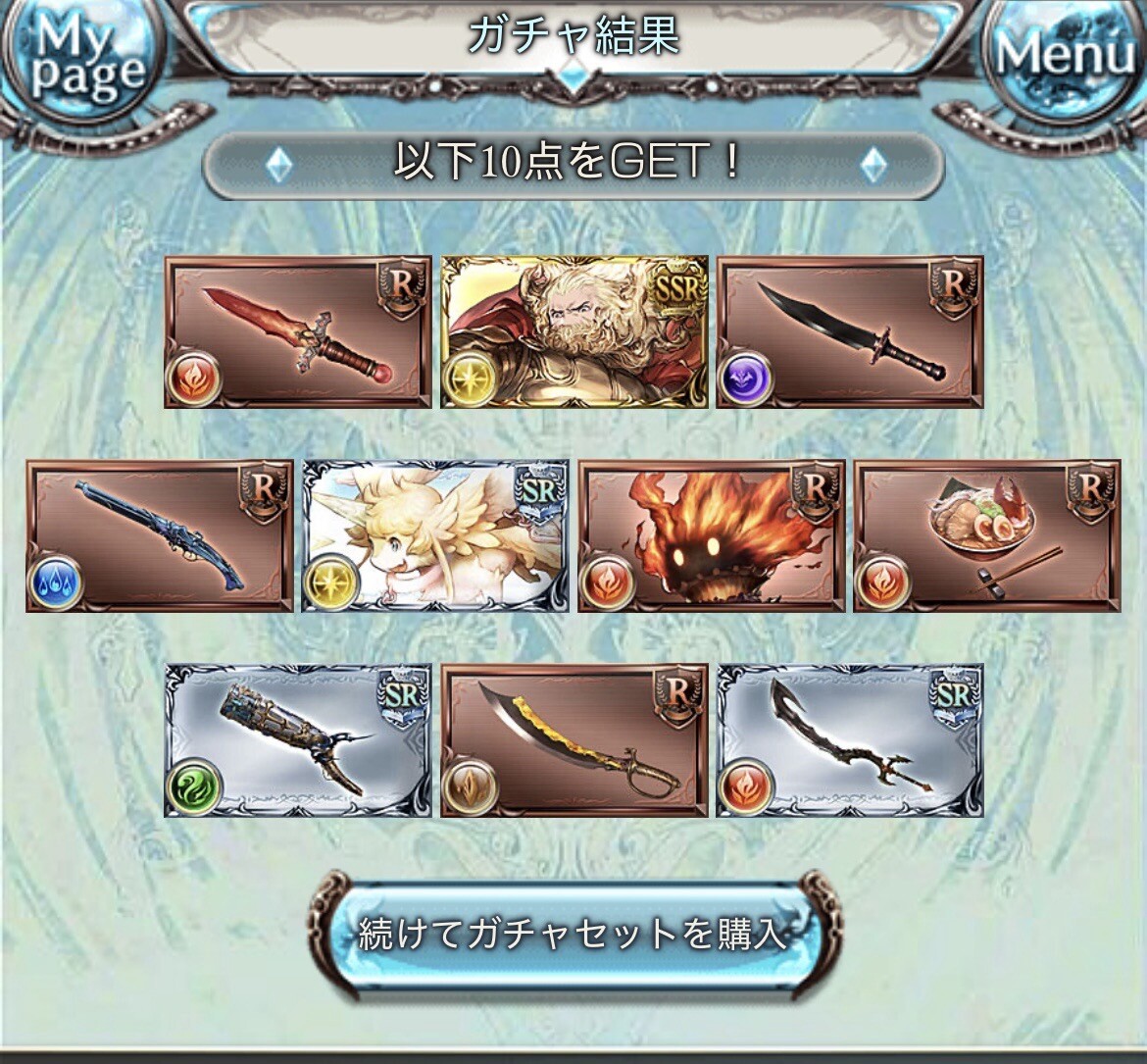View the SSR bearded old man card
1147x1064 pixels.
(574, 332)
